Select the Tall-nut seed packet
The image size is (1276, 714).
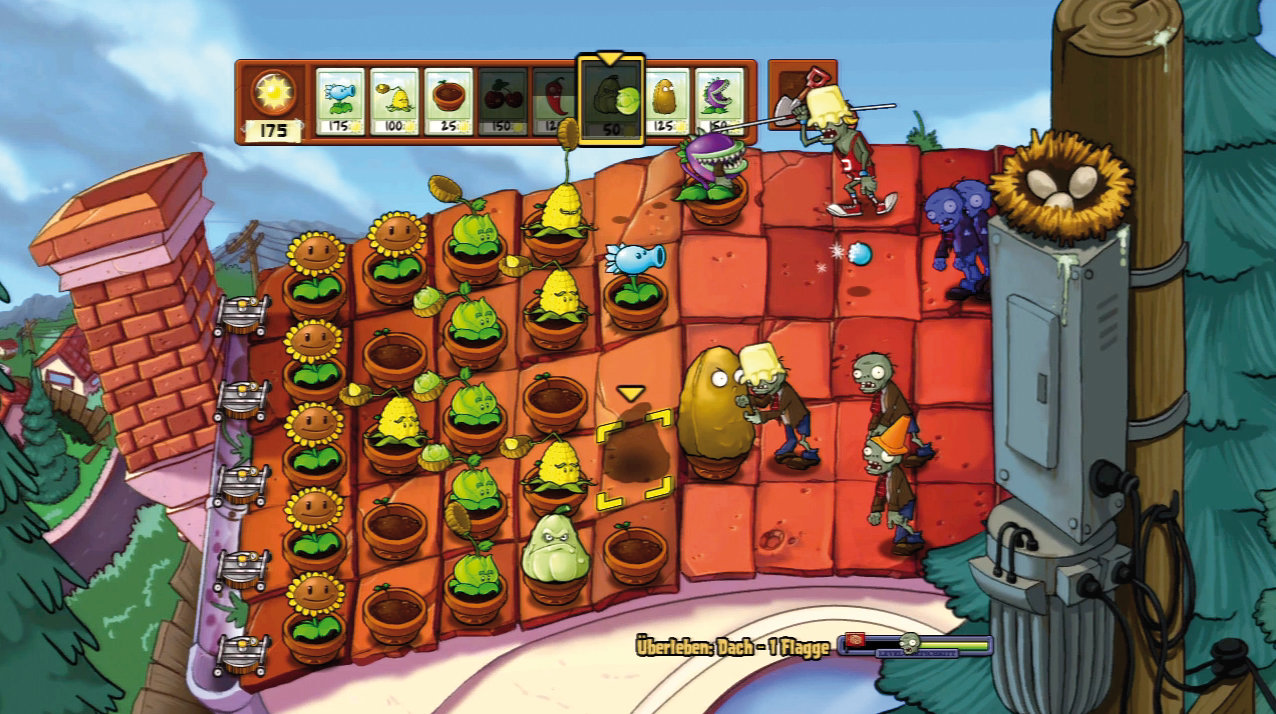click(667, 101)
